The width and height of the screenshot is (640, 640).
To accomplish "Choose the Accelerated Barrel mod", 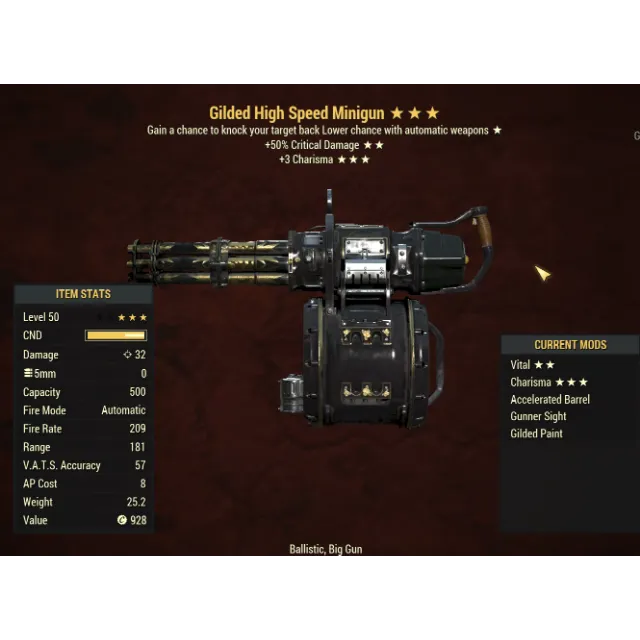I will tap(550, 399).
